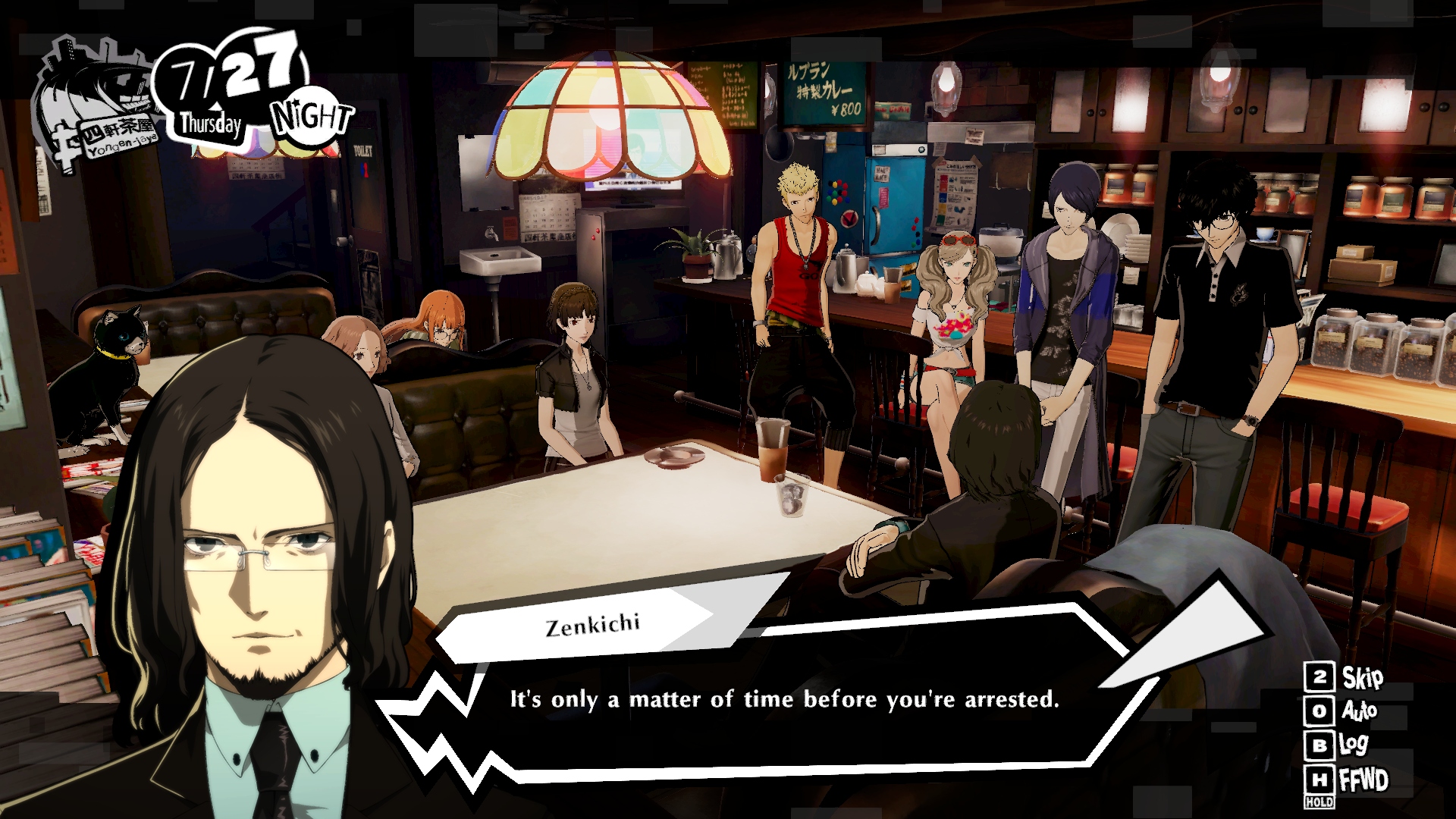Open the conversation Log

point(1339,745)
